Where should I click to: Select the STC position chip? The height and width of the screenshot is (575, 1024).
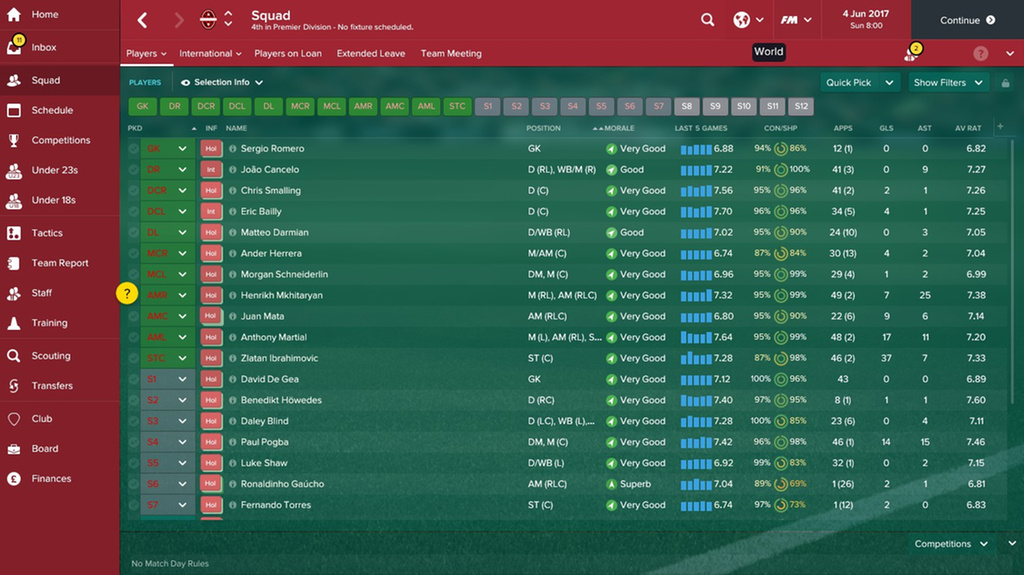[x=457, y=106]
